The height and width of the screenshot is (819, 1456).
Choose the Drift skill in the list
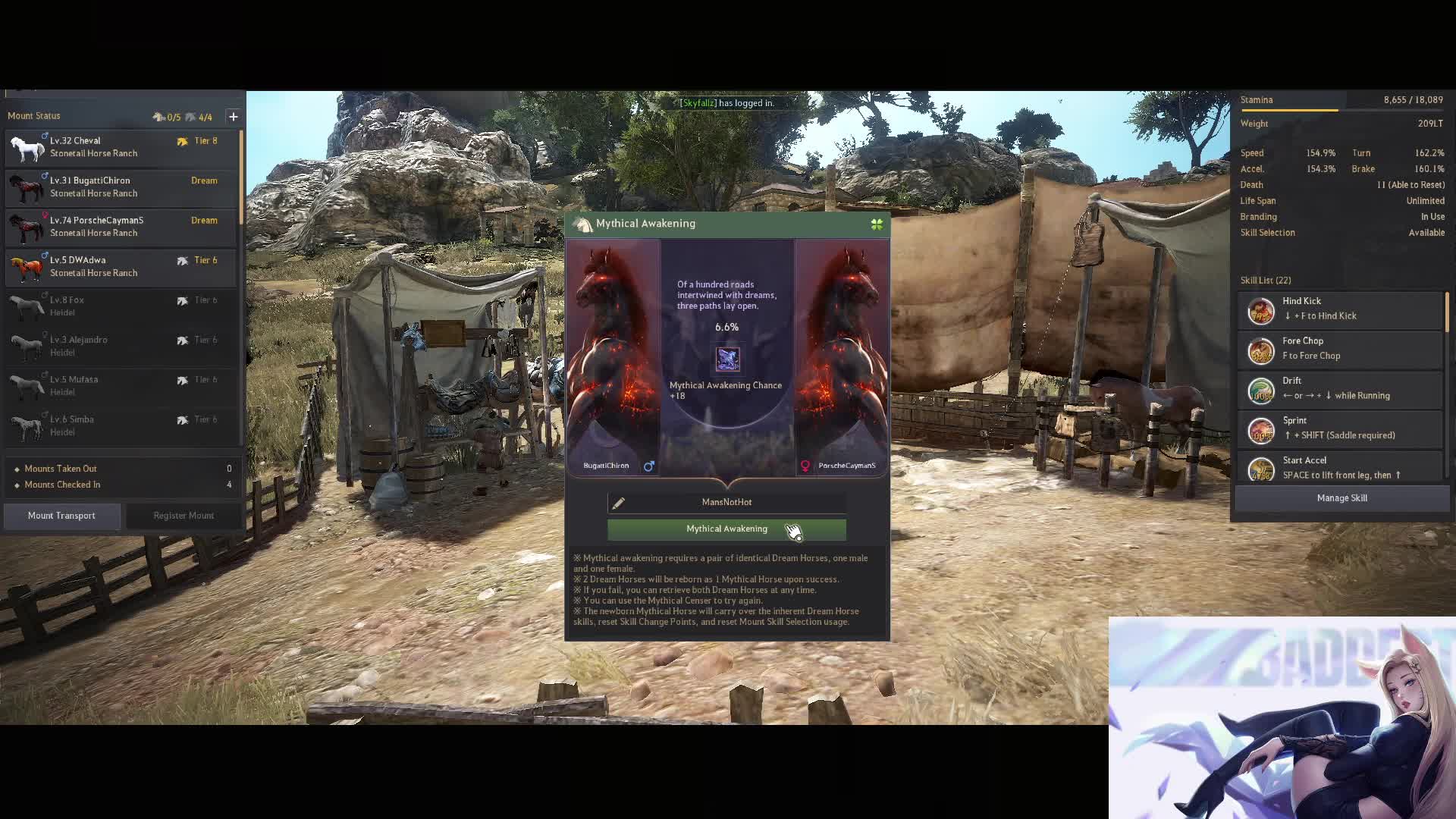coord(1339,389)
